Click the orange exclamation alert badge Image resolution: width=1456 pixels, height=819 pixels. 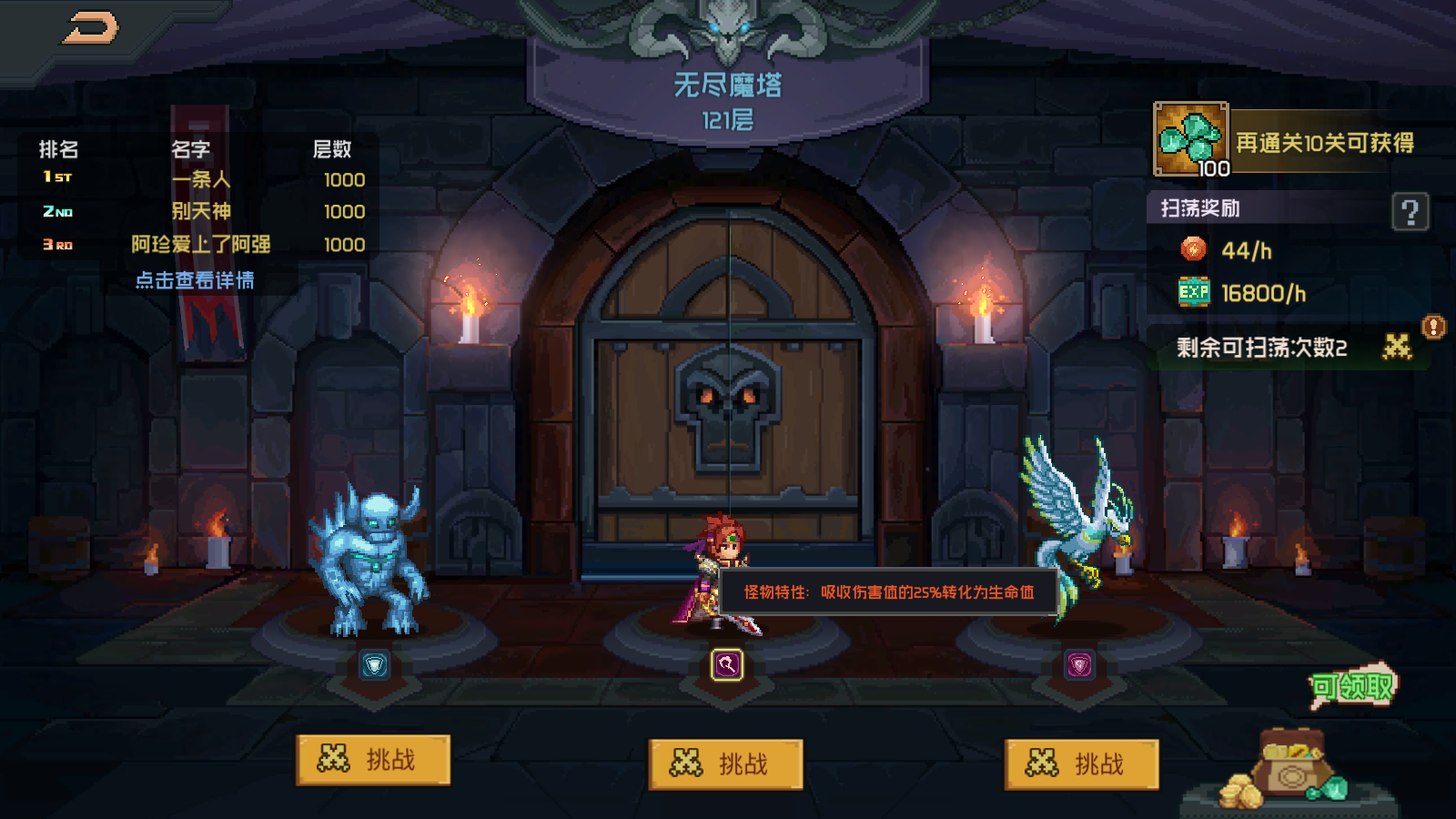tap(1433, 327)
